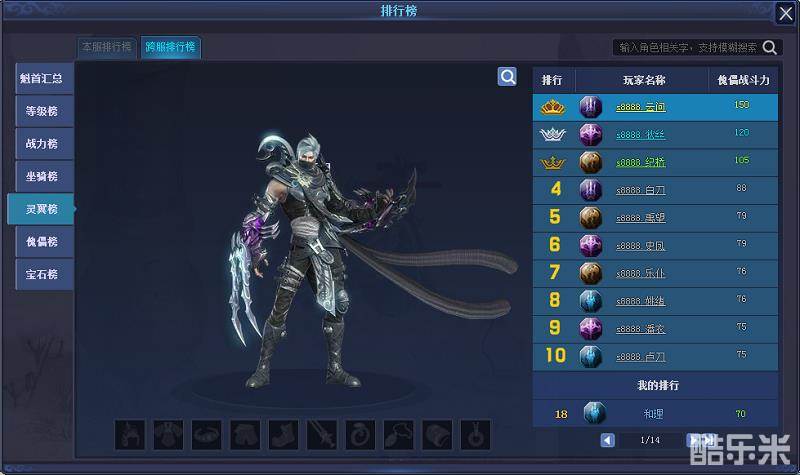Switch to the 战力榜 ranking
Screen dimensions: 800x475
pos(43,144)
